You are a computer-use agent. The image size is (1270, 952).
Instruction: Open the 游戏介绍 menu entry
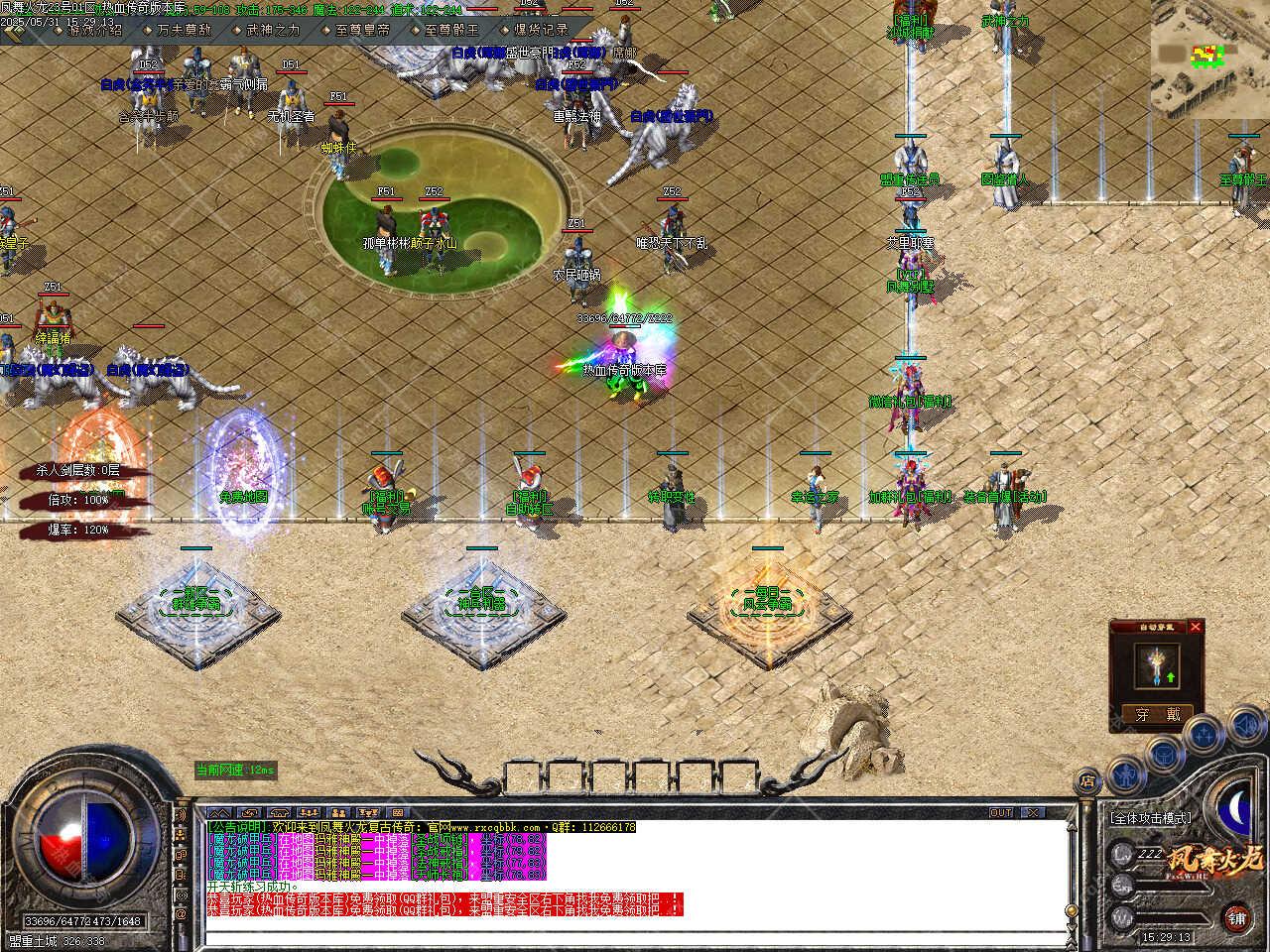tap(95, 30)
